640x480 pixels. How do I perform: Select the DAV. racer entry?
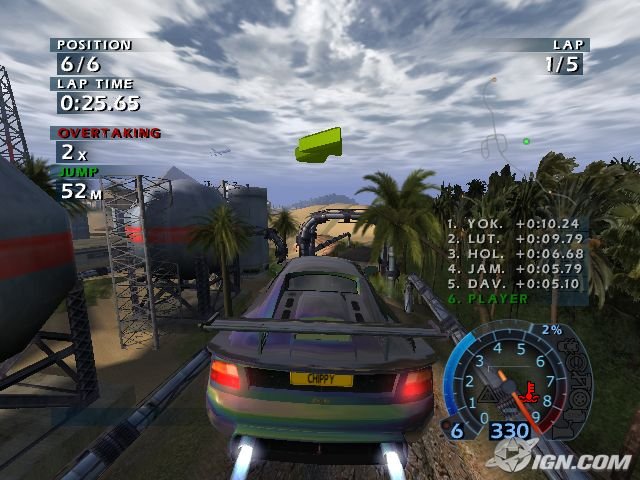point(513,283)
